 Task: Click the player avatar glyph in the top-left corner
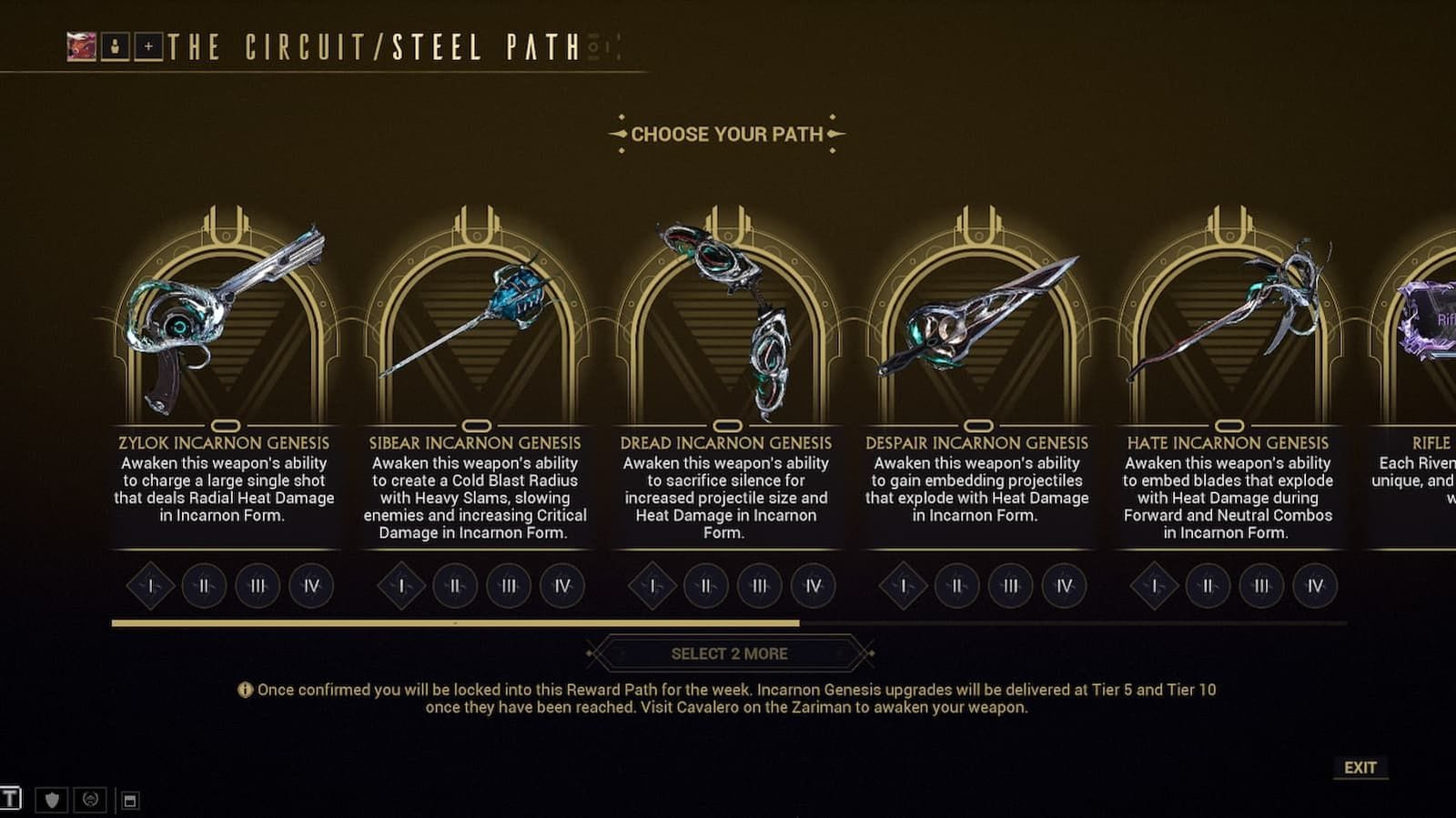click(x=83, y=45)
